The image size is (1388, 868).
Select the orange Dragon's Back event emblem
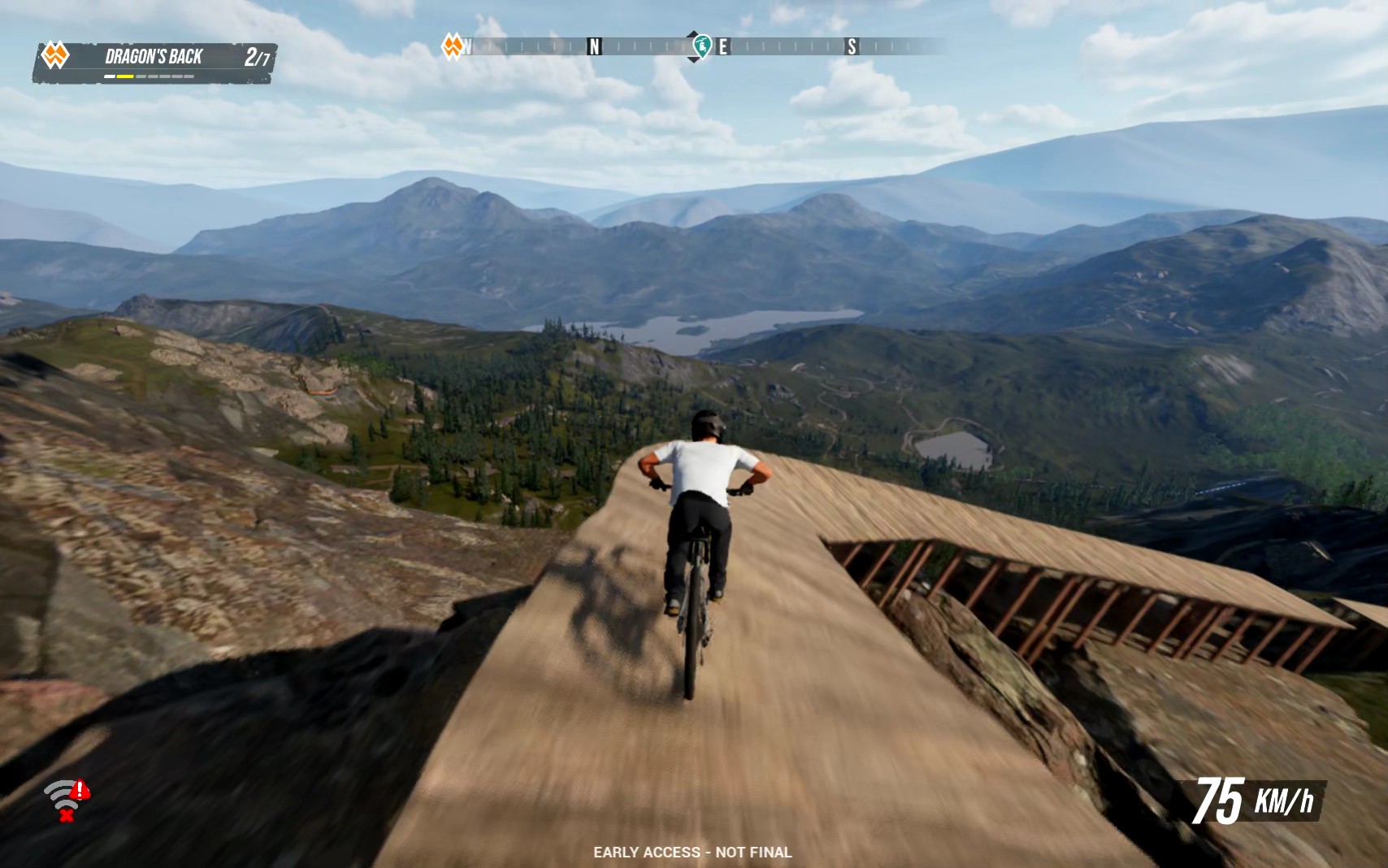(55, 55)
